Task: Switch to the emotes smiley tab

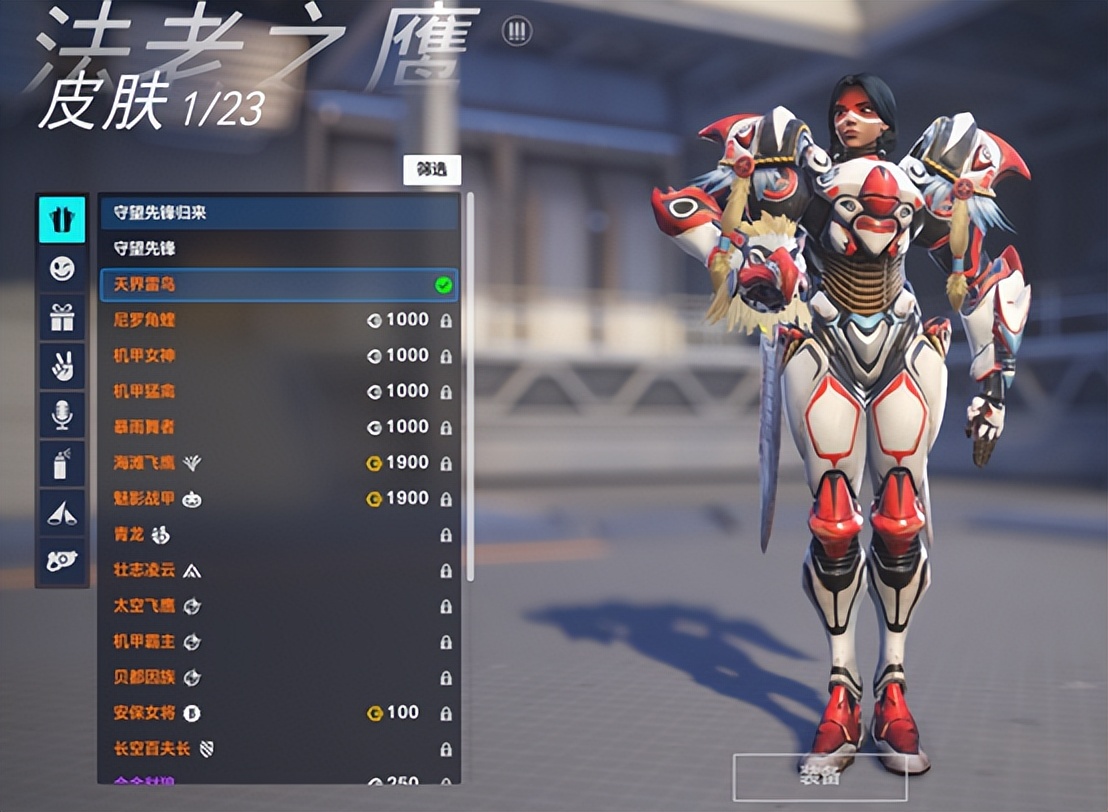Action: (62, 269)
